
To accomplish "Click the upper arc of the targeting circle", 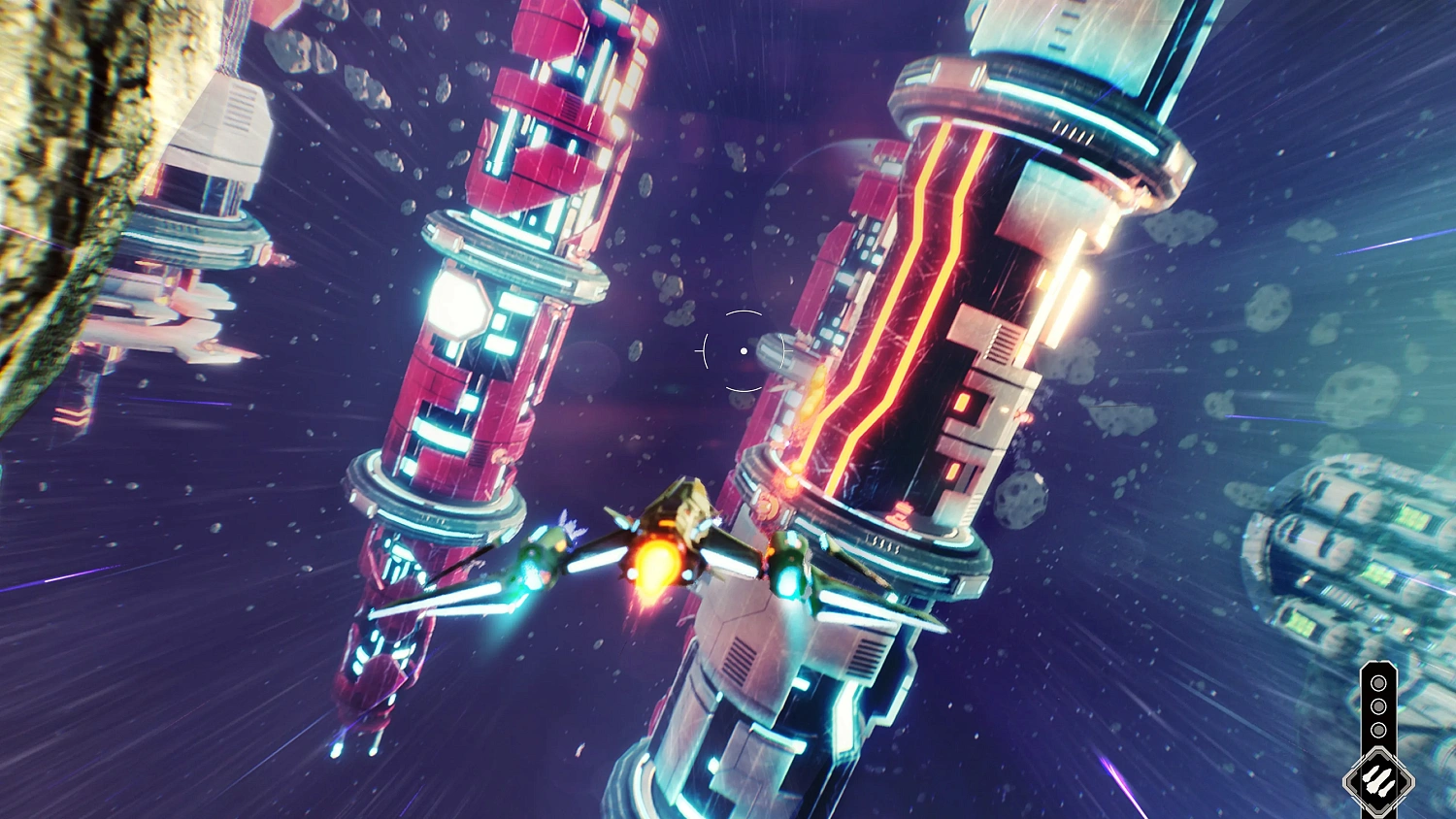I will [x=744, y=313].
